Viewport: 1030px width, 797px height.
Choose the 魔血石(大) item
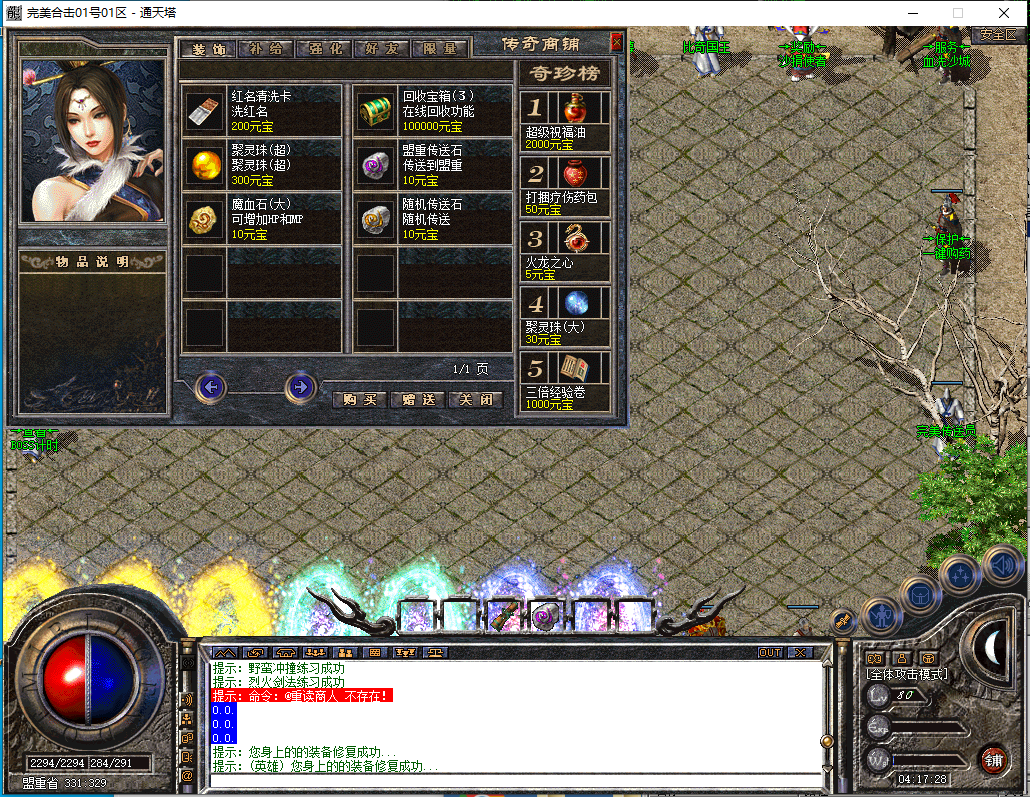pos(205,218)
